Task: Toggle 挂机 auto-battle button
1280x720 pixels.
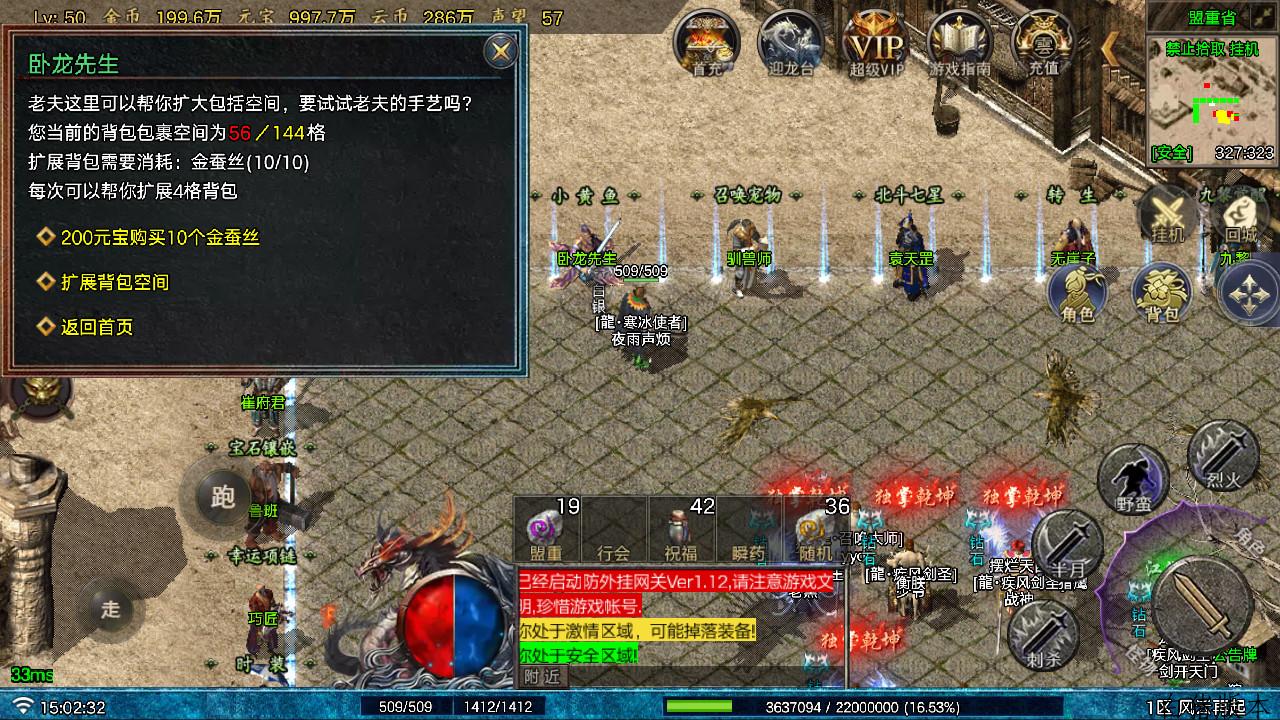Action: tap(1168, 215)
